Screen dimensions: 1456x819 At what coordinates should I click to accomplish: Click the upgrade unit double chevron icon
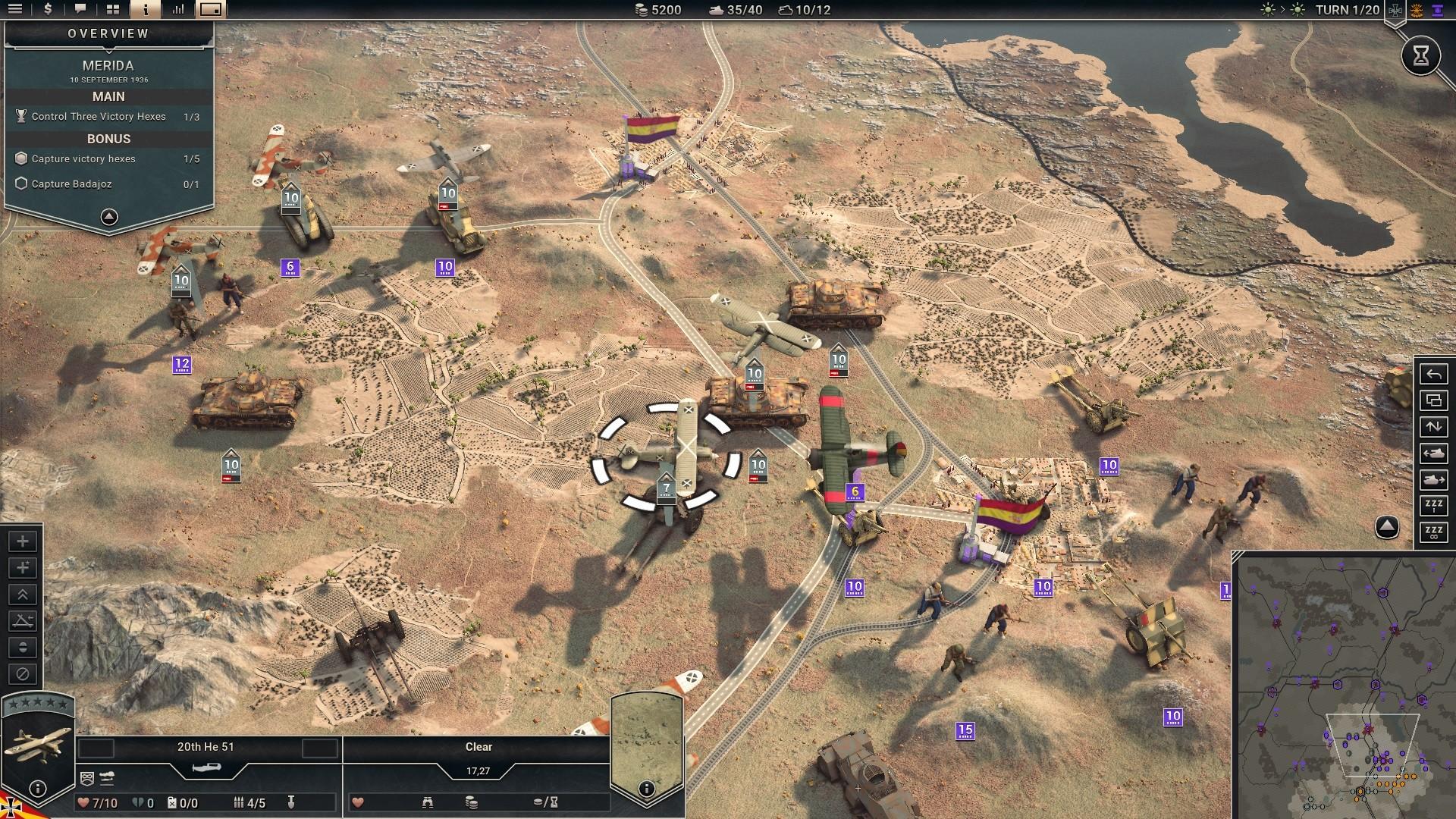pos(22,595)
